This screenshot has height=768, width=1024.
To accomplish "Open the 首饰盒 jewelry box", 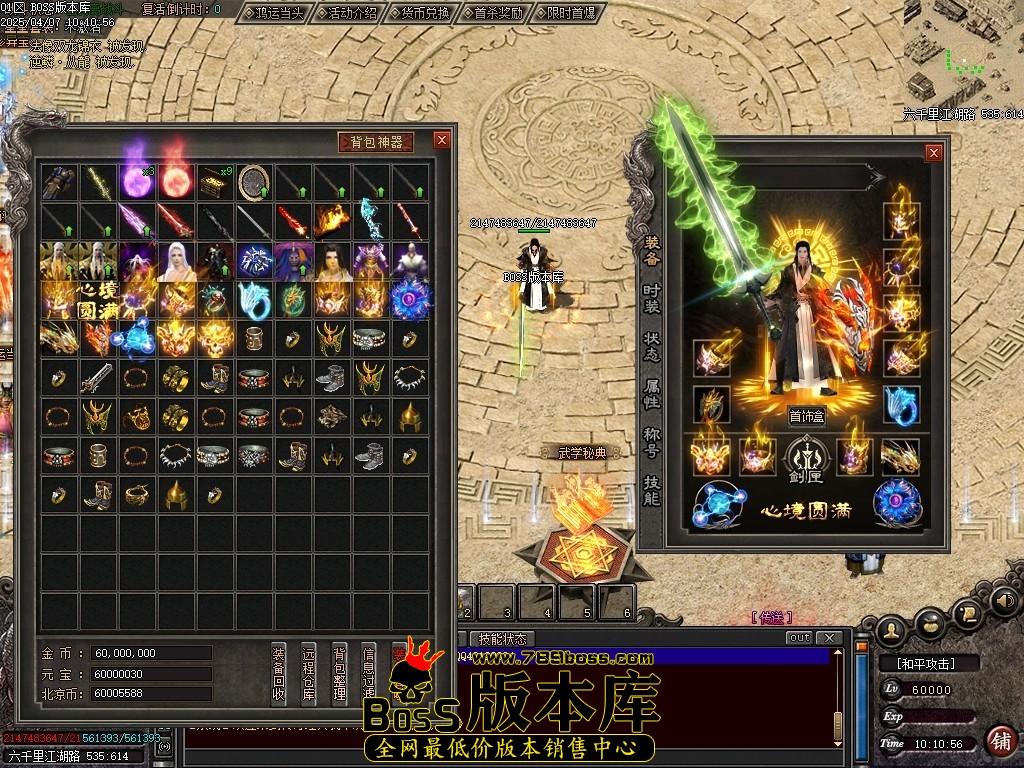I will [x=805, y=417].
